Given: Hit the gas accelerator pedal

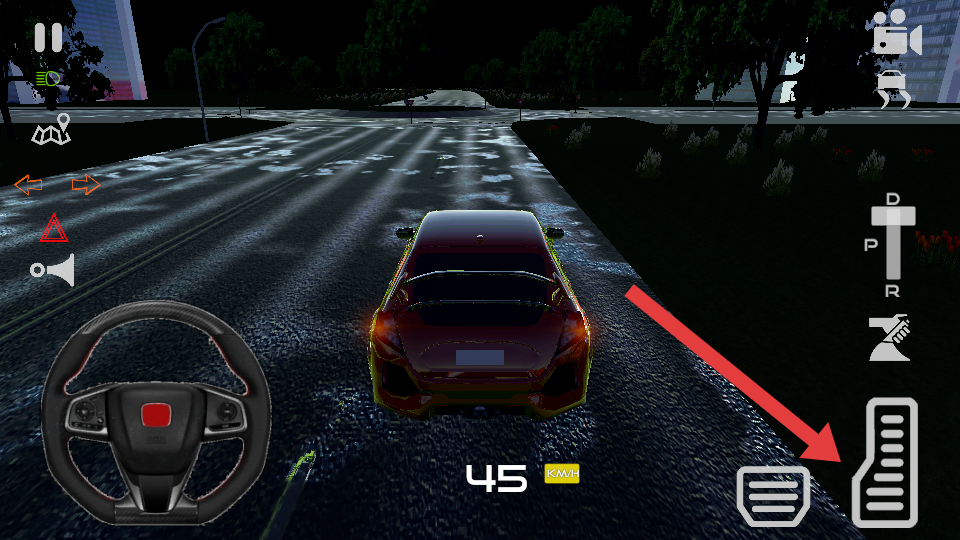Looking at the screenshot, I should click(x=885, y=462).
